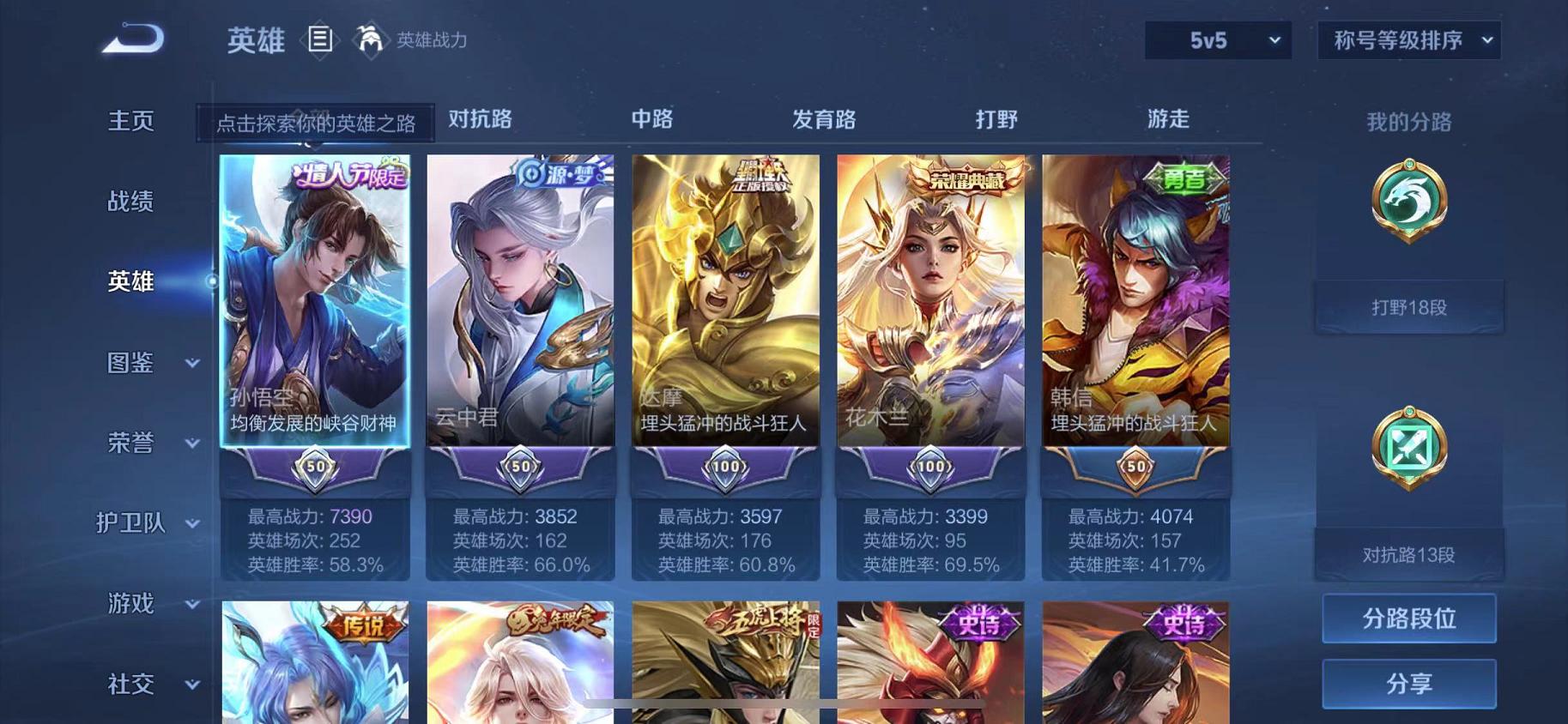Screen dimensions: 1568x724
Task: Open the 称号等级排序 sorting dropdown
Action: (x=1408, y=39)
